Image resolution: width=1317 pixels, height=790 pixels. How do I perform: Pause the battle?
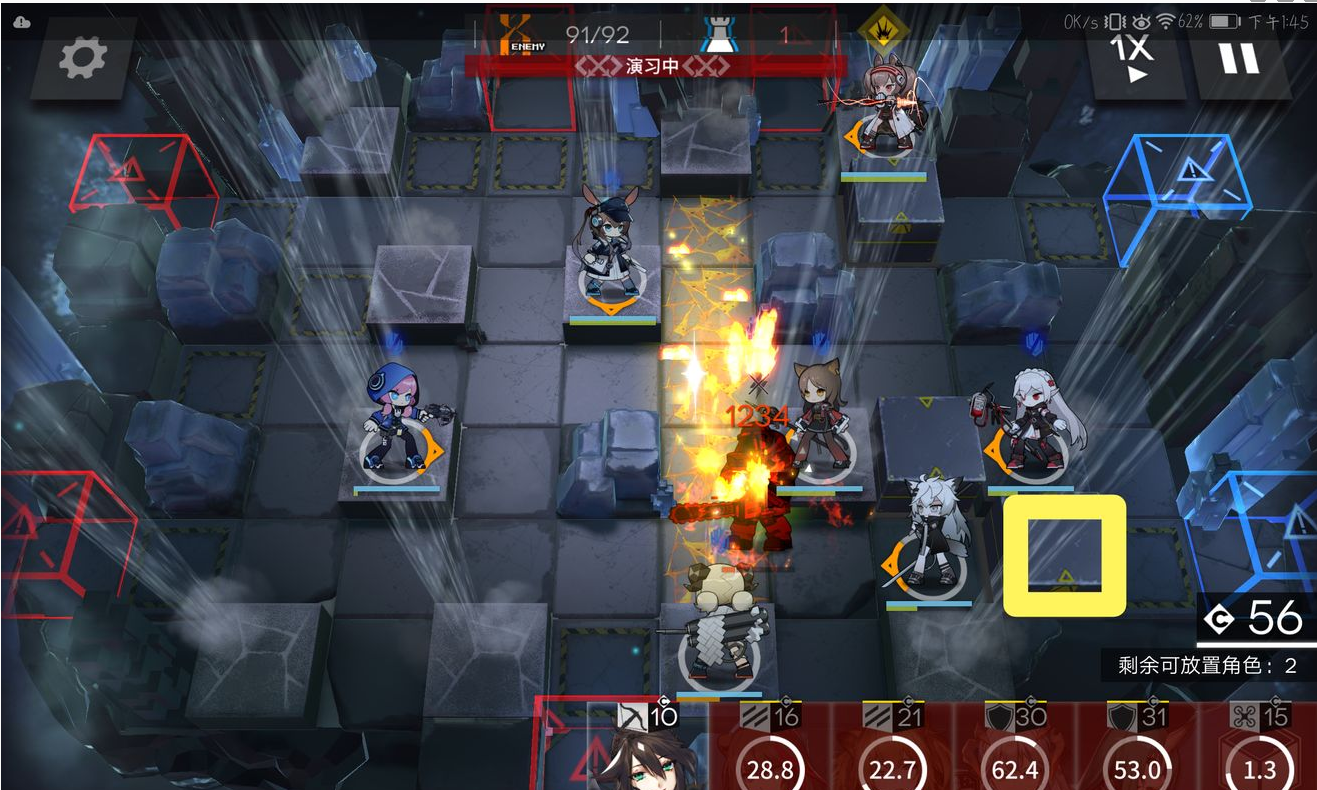click(1239, 58)
